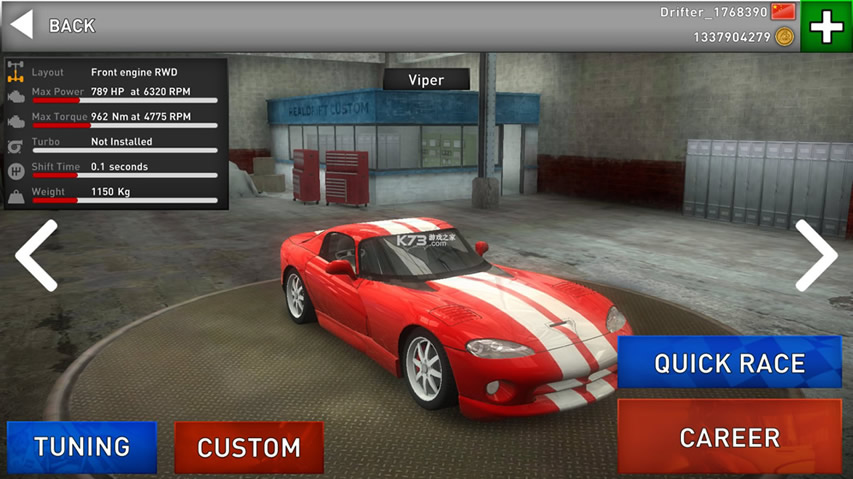Start a QUICK RACE
The image size is (853, 479).
pyautogui.click(x=729, y=362)
